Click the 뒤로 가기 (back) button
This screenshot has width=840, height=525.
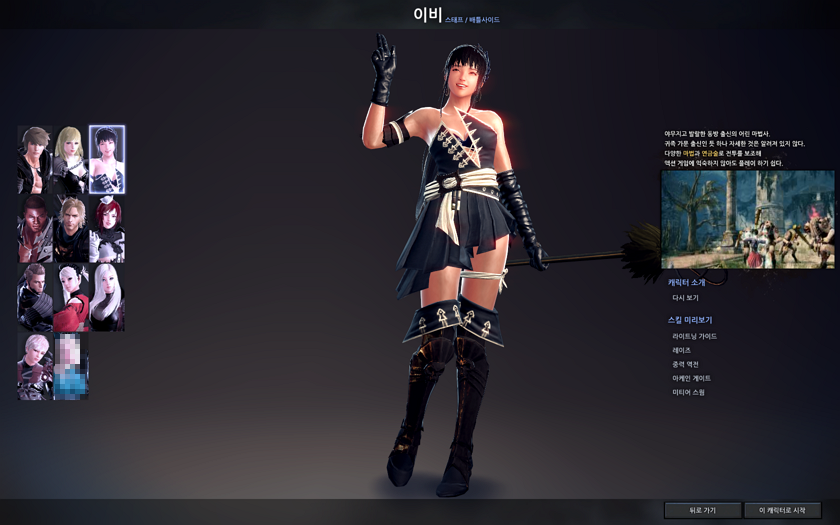click(x=702, y=510)
